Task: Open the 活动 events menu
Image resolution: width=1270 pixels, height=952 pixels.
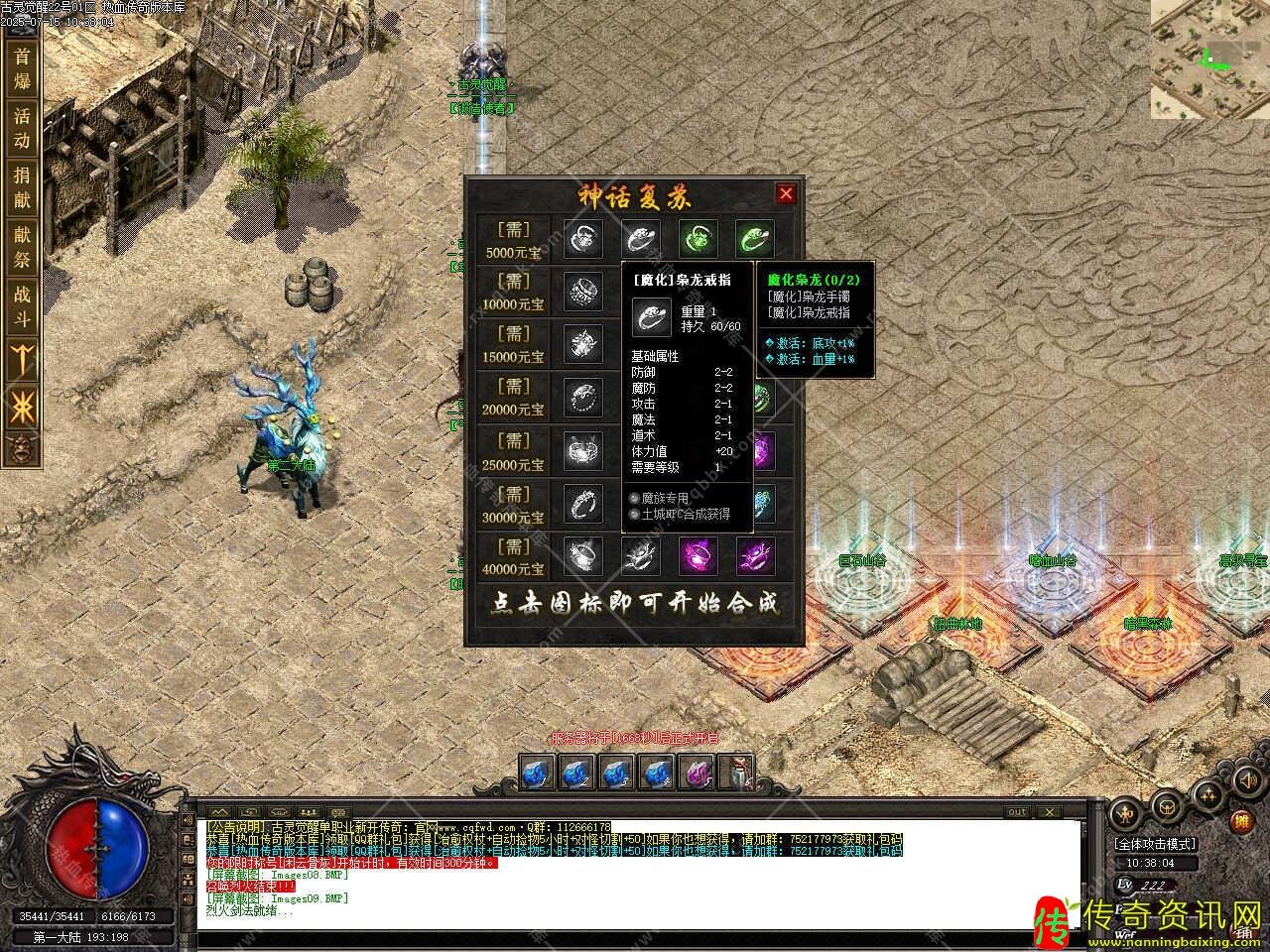Action: pos(22,128)
